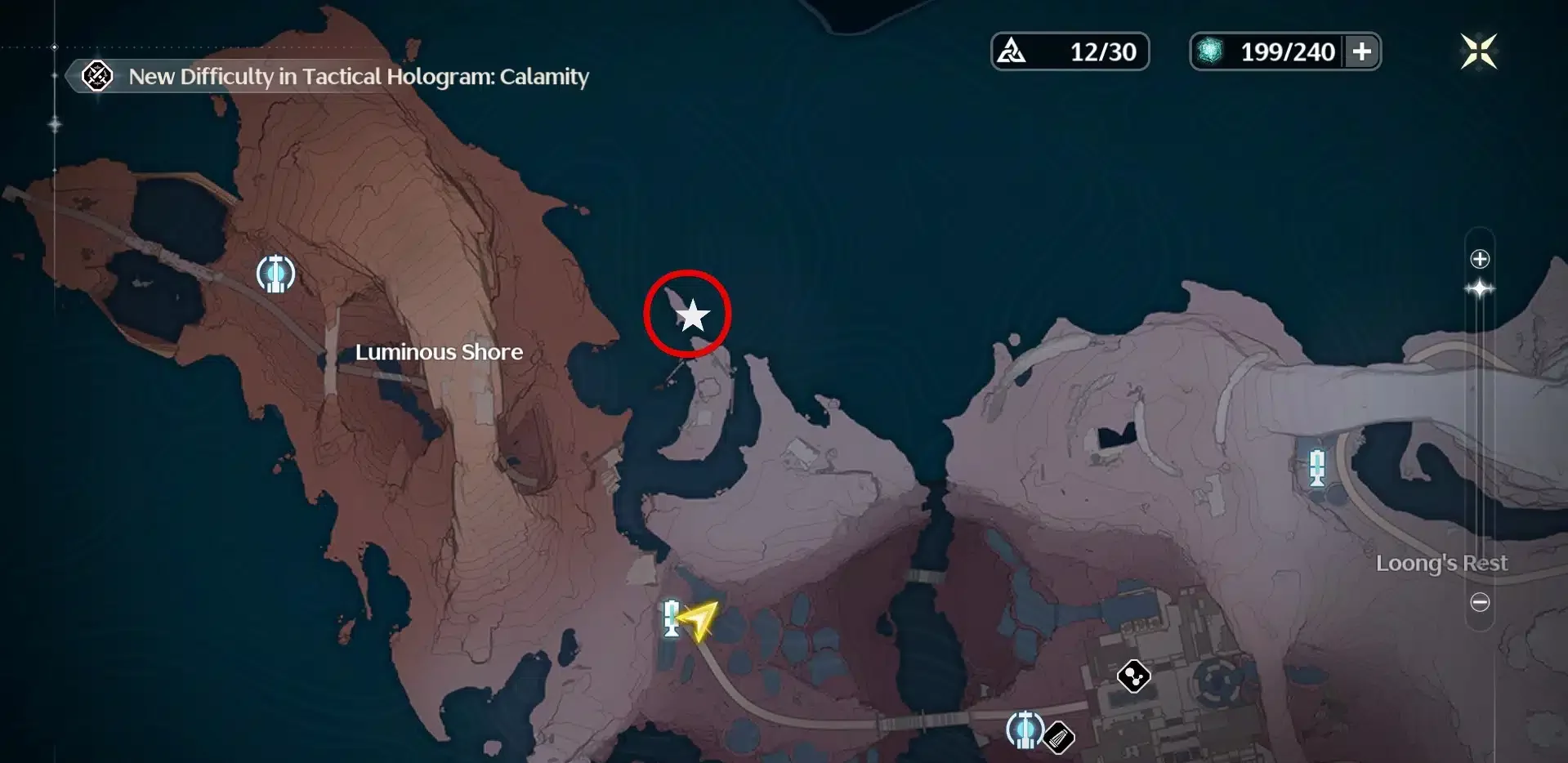This screenshot has height=763, width=1568.
Task: Select the Resonance Beacon near Loong's Rest
Action: [x=1316, y=467]
